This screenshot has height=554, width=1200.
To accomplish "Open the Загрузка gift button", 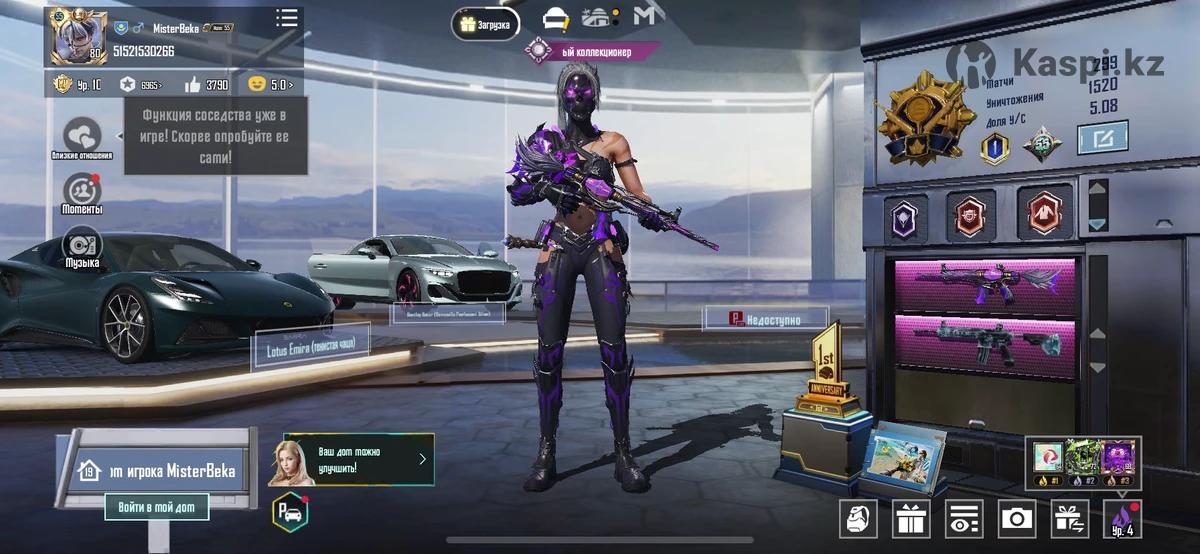I will point(485,23).
